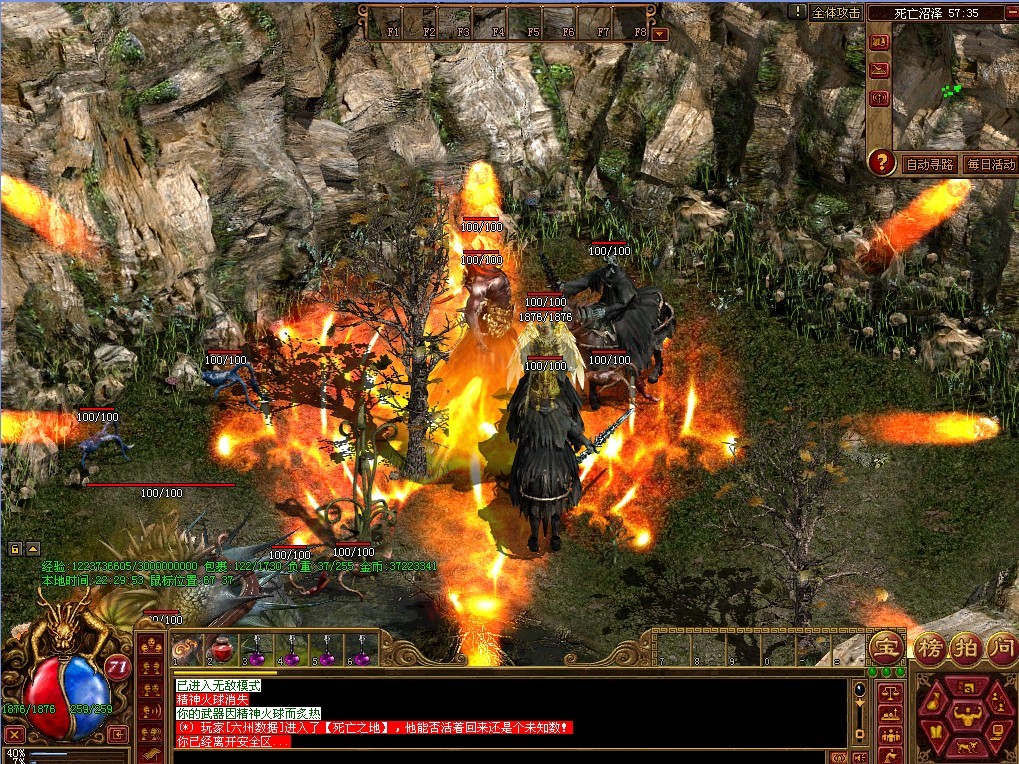Click the exclamation mark notice icon

pyautogui.click(x=797, y=12)
